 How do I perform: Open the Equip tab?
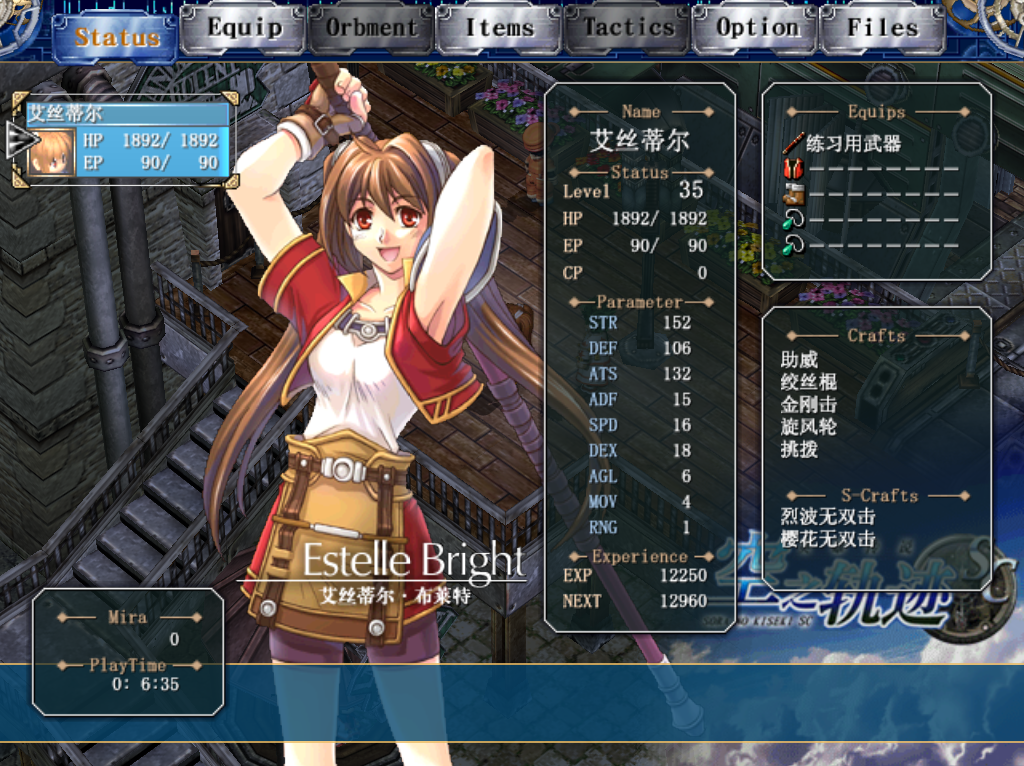(x=244, y=29)
